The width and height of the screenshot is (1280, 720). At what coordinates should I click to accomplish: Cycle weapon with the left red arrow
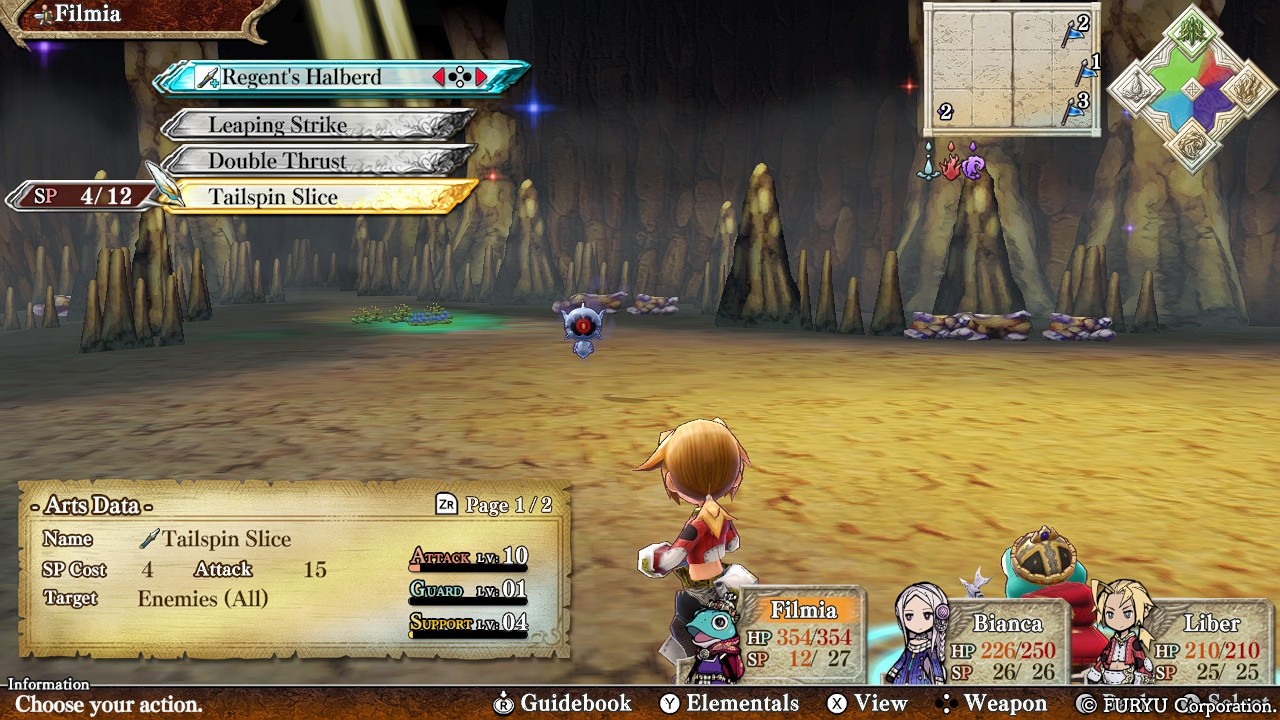click(439, 77)
